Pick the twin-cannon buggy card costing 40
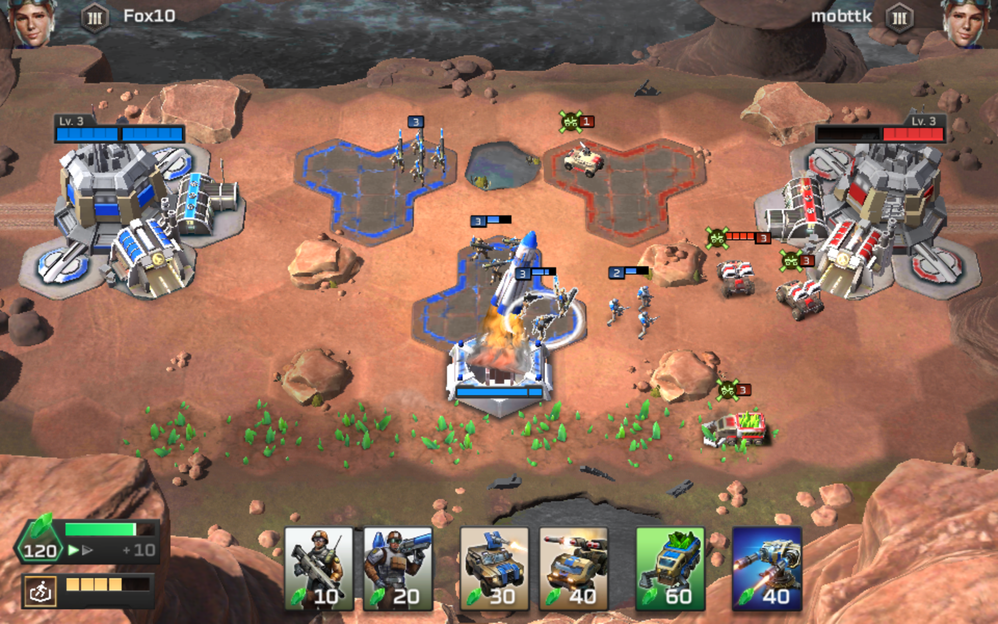This screenshot has width=998, height=624. (x=574, y=568)
